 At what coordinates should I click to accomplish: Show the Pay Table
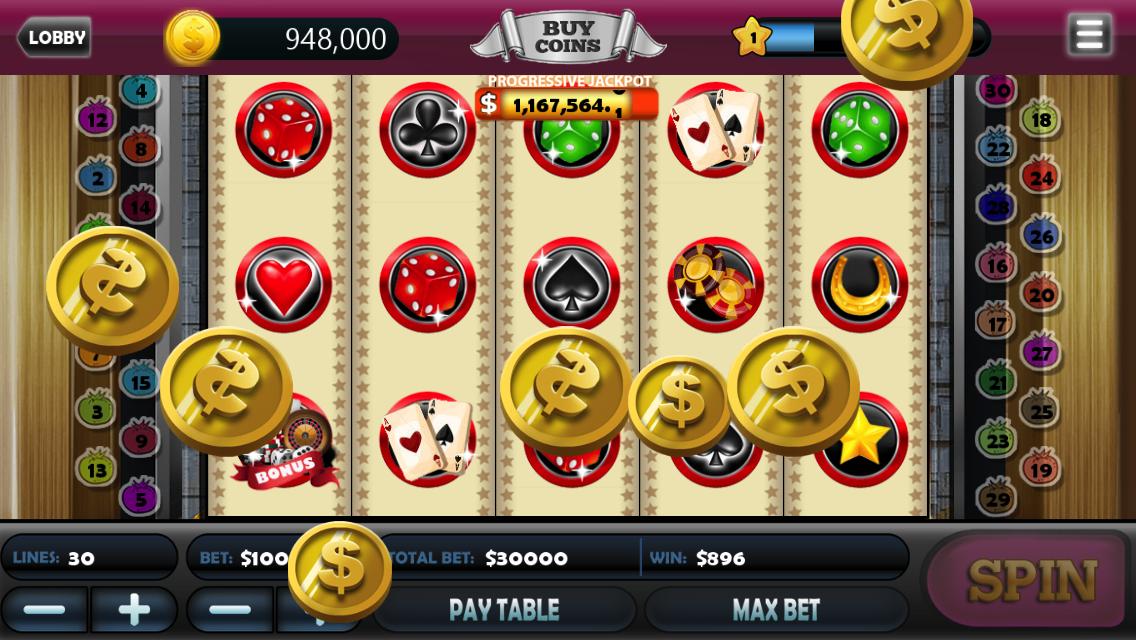(x=504, y=609)
